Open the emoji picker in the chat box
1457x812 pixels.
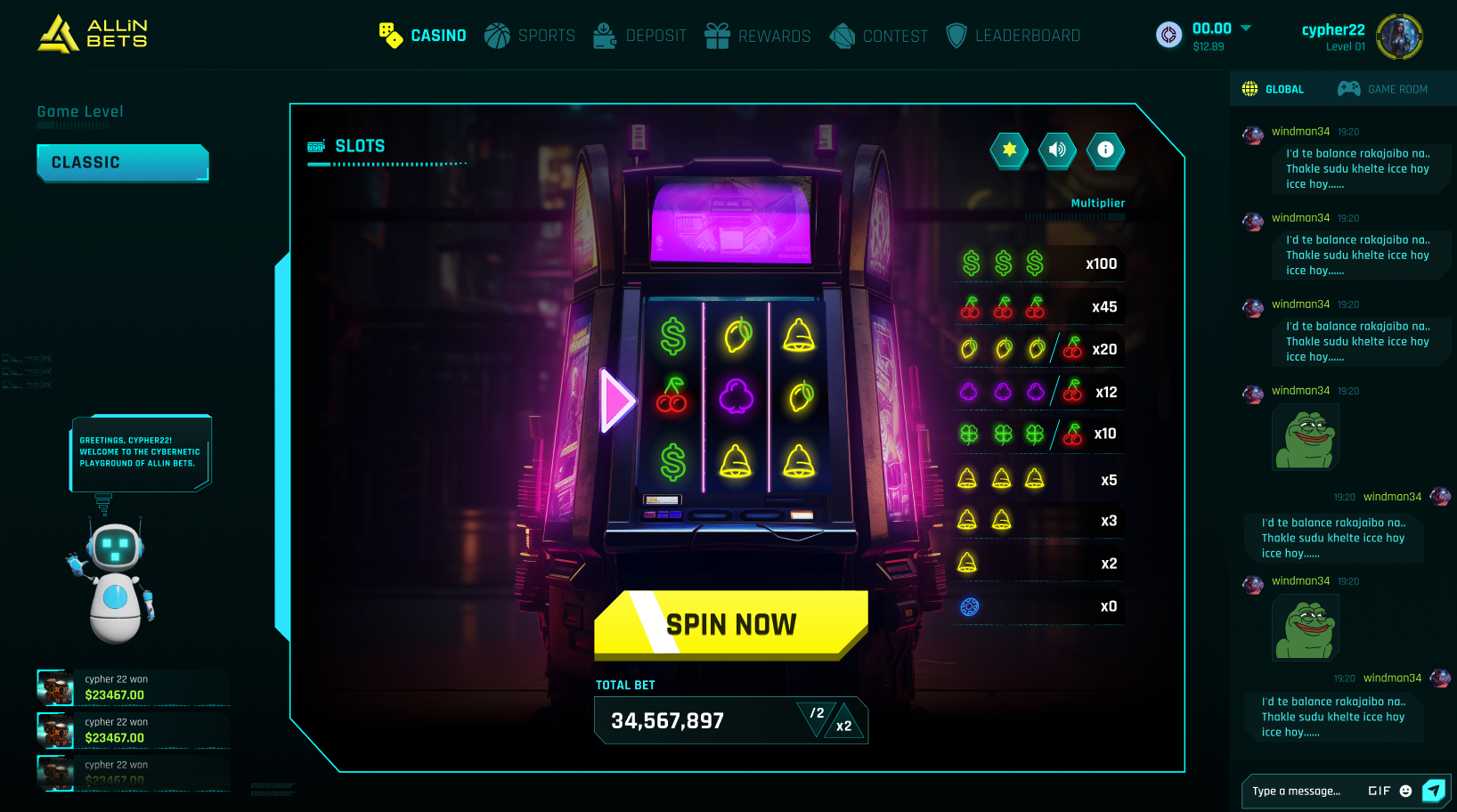point(1404,791)
